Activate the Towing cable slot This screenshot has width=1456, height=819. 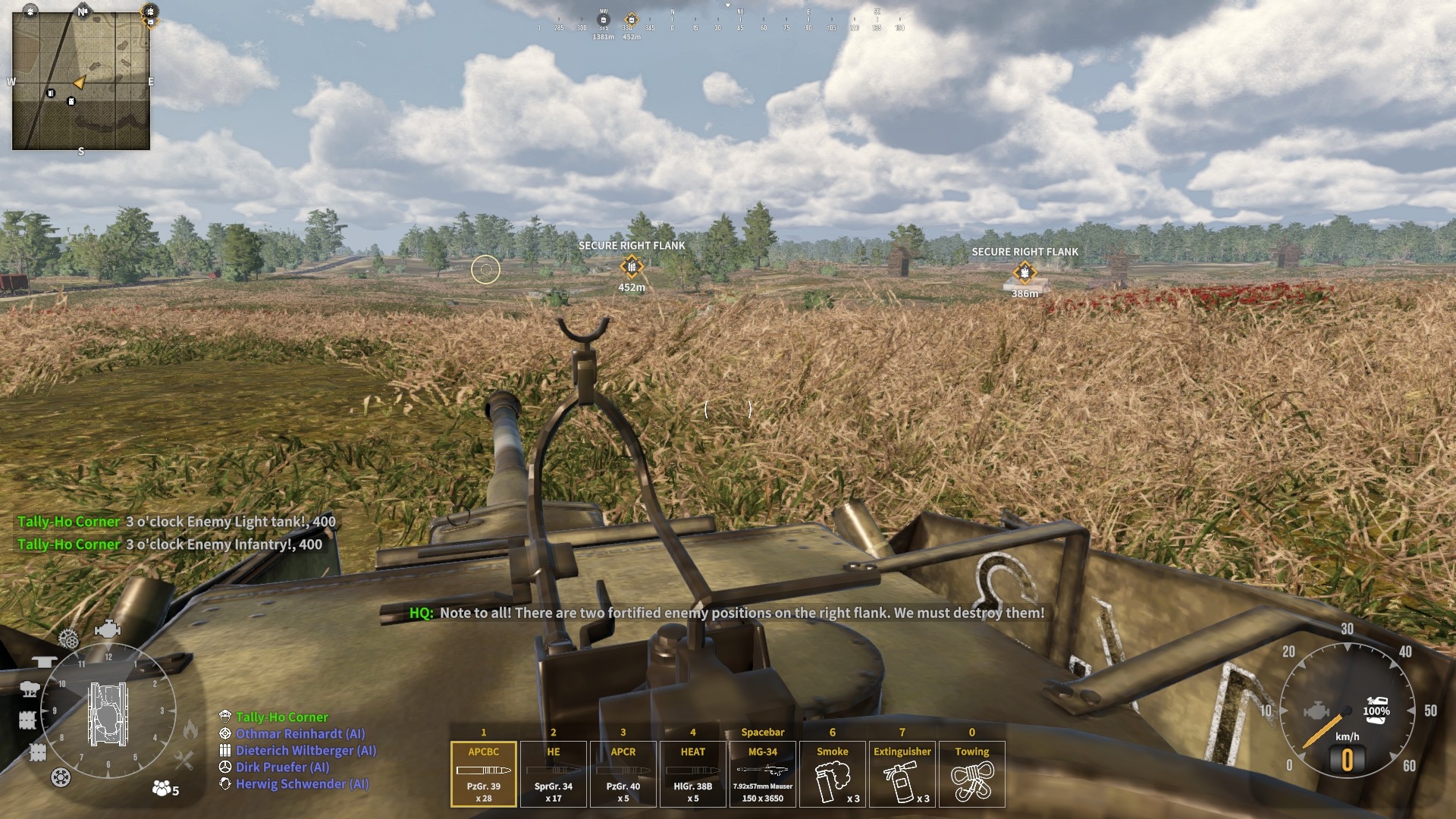coord(971,773)
